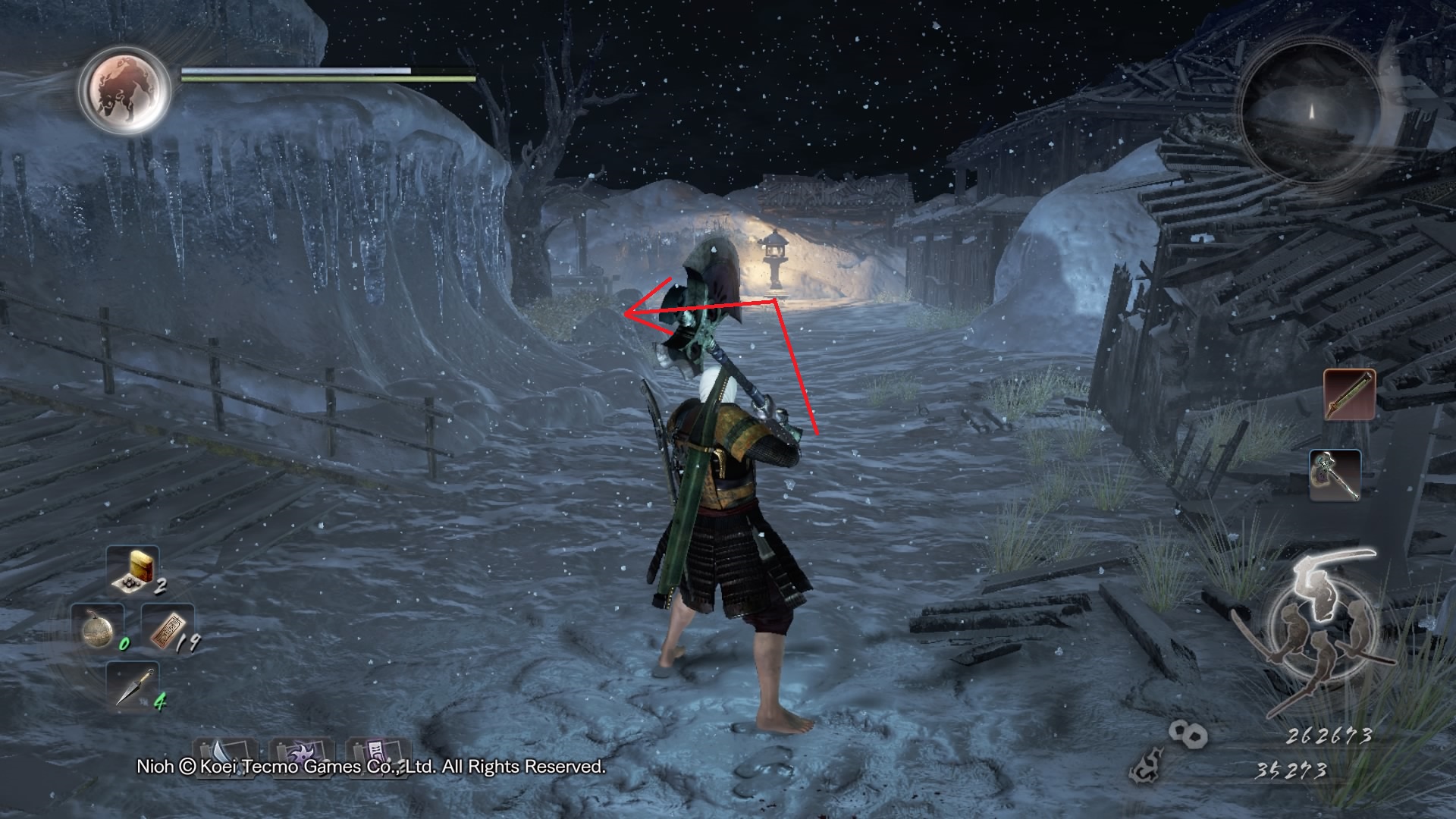Select the round bomb item slot
The image size is (1456, 819).
(99, 628)
